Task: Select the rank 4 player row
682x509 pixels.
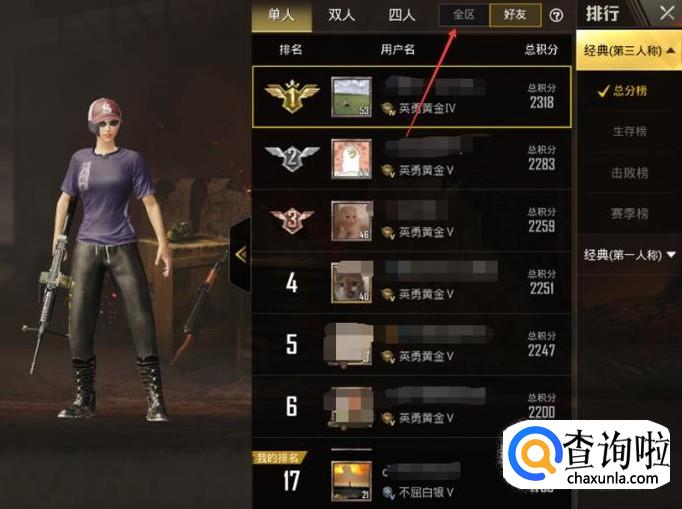Action: point(412,283)
